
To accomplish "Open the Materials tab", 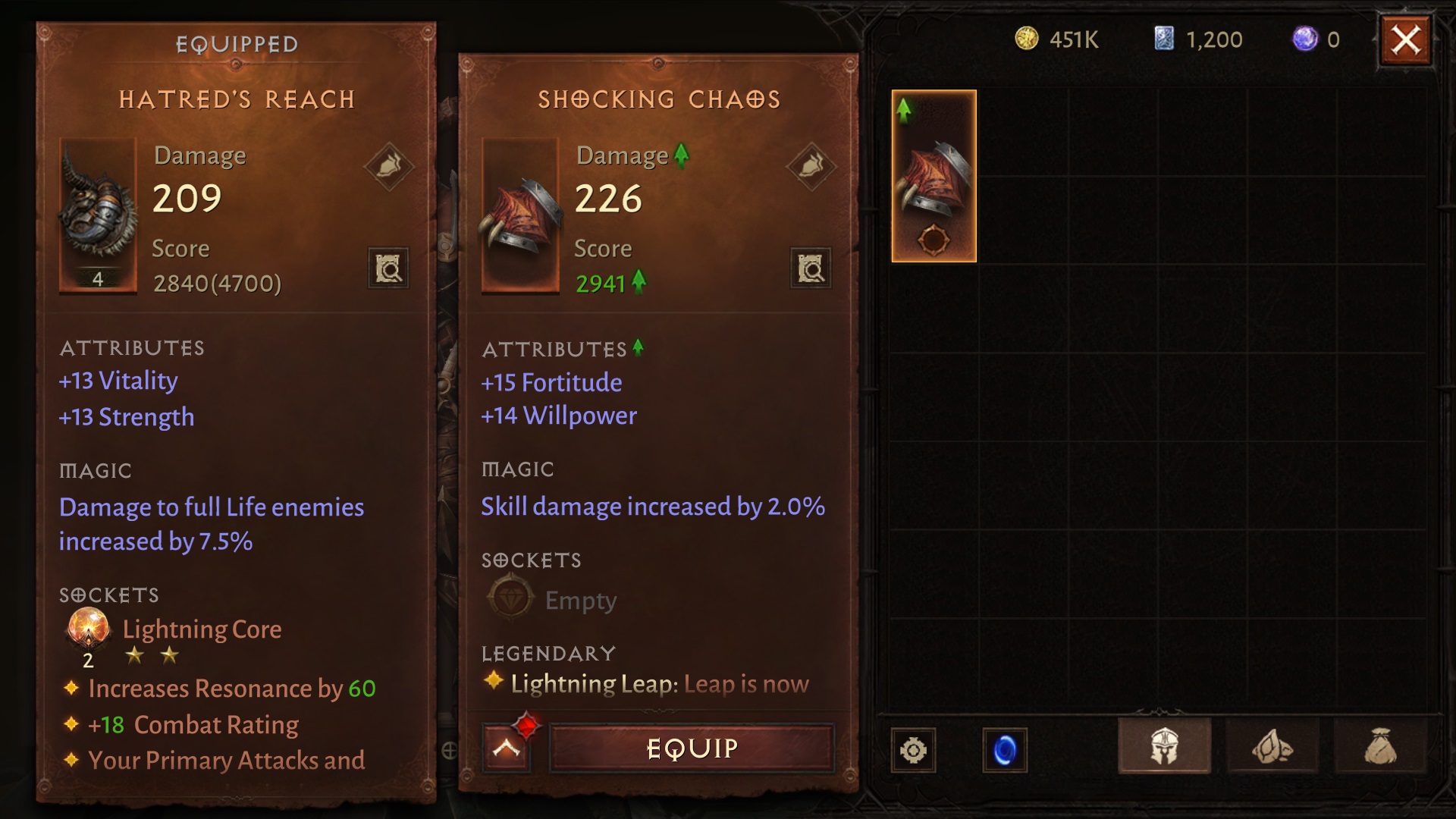I will [1272, 747].
